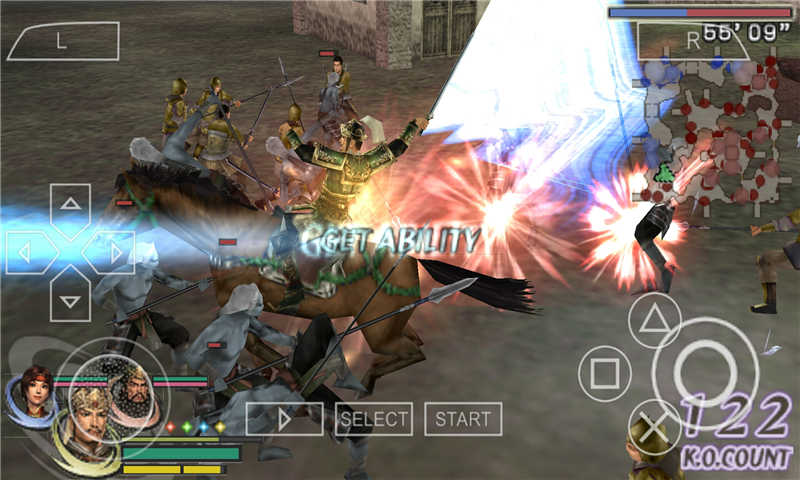800x480 pixels.
Task: Tap the triangle action button
Action: click(x=654, y=320)
